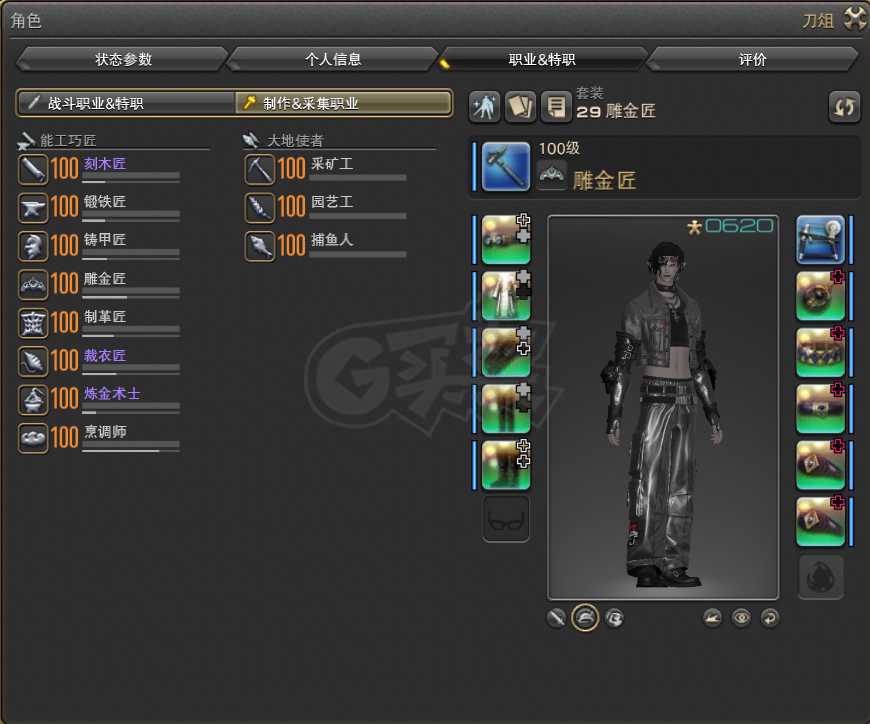Choose the 制作&采集职业 view
This screenshot has height=724, width=870.
point(342,103)
